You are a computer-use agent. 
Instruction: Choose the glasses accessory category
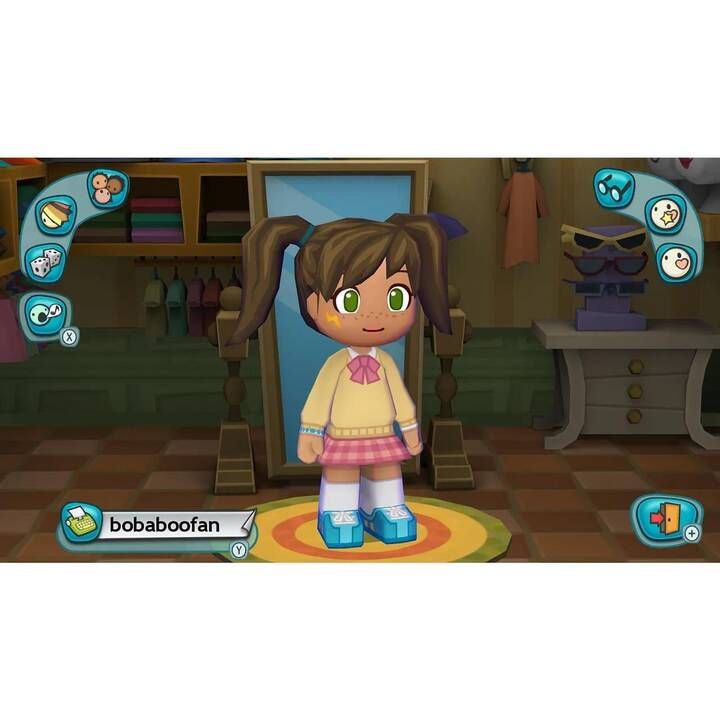click(x=615, y=187)
